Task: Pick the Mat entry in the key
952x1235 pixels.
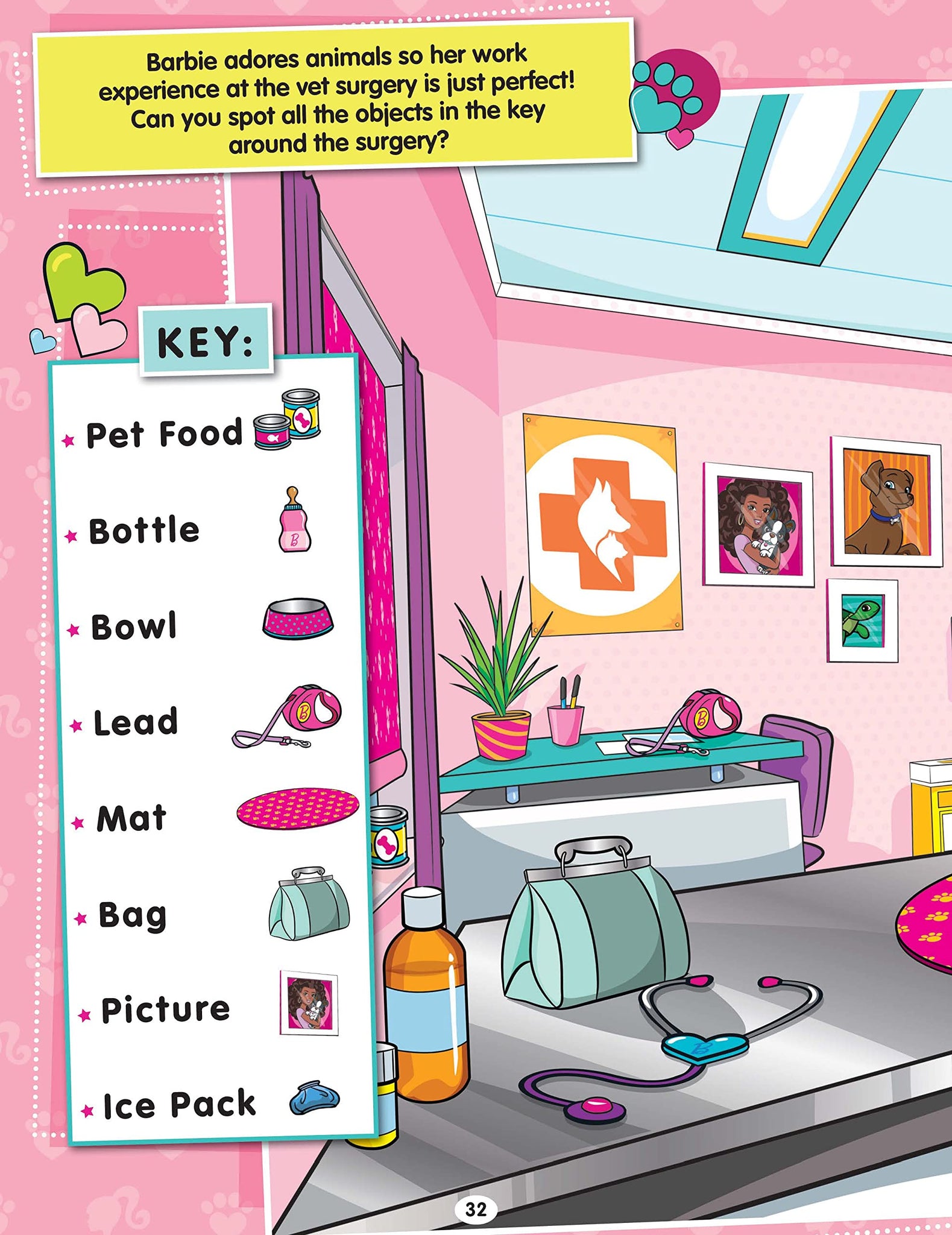Action: 131,818
